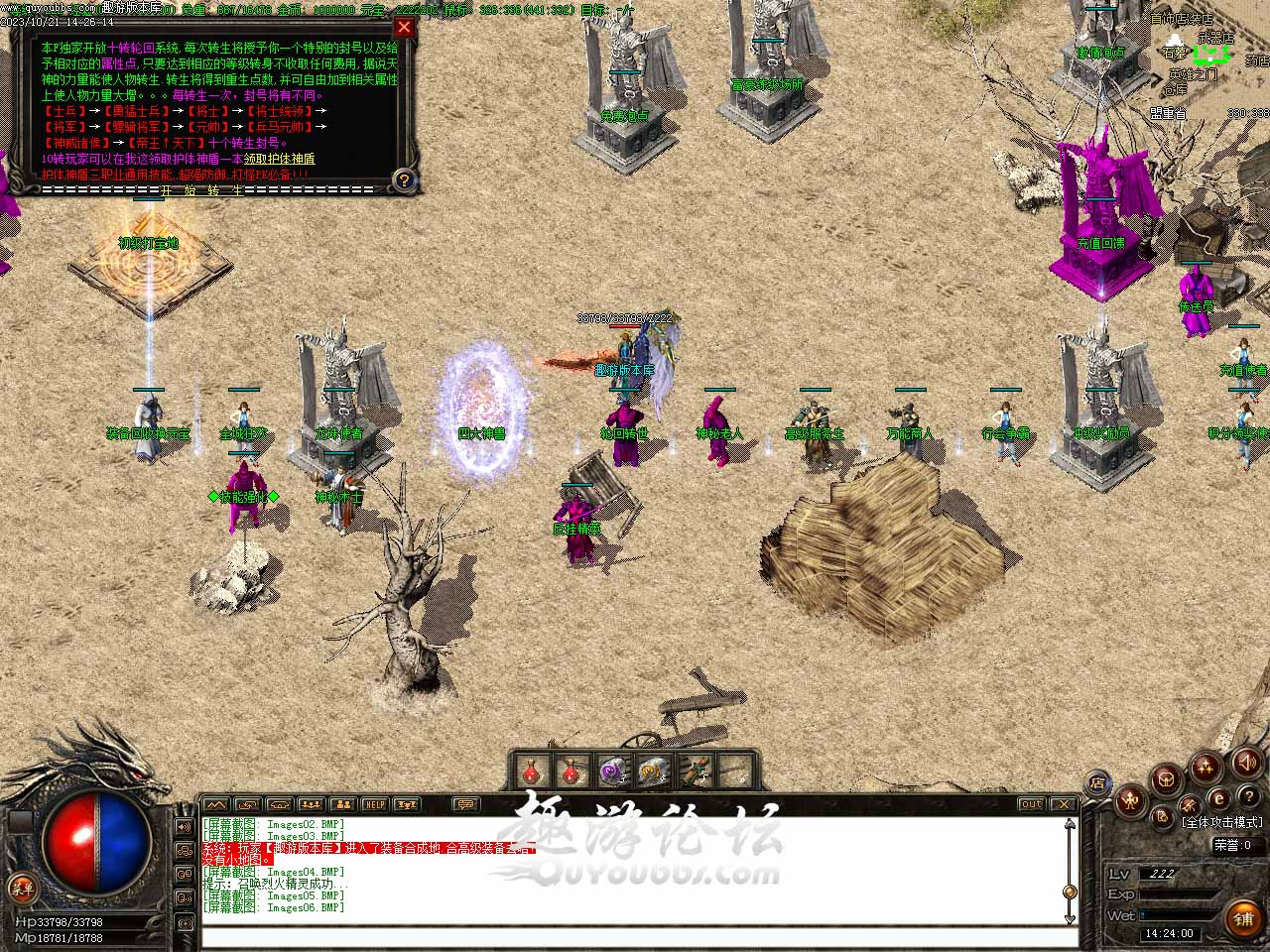Click the OUT button above the chat
This screenshot has height=952, width=1270.
(1032, 804)
